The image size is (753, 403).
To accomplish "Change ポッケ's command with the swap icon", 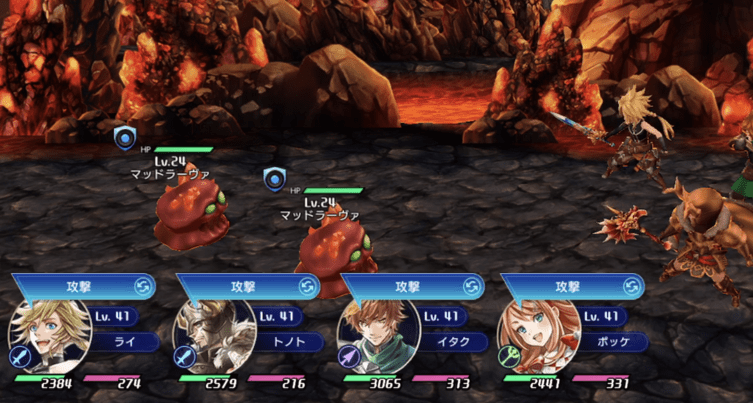I will tap(633, 286).
